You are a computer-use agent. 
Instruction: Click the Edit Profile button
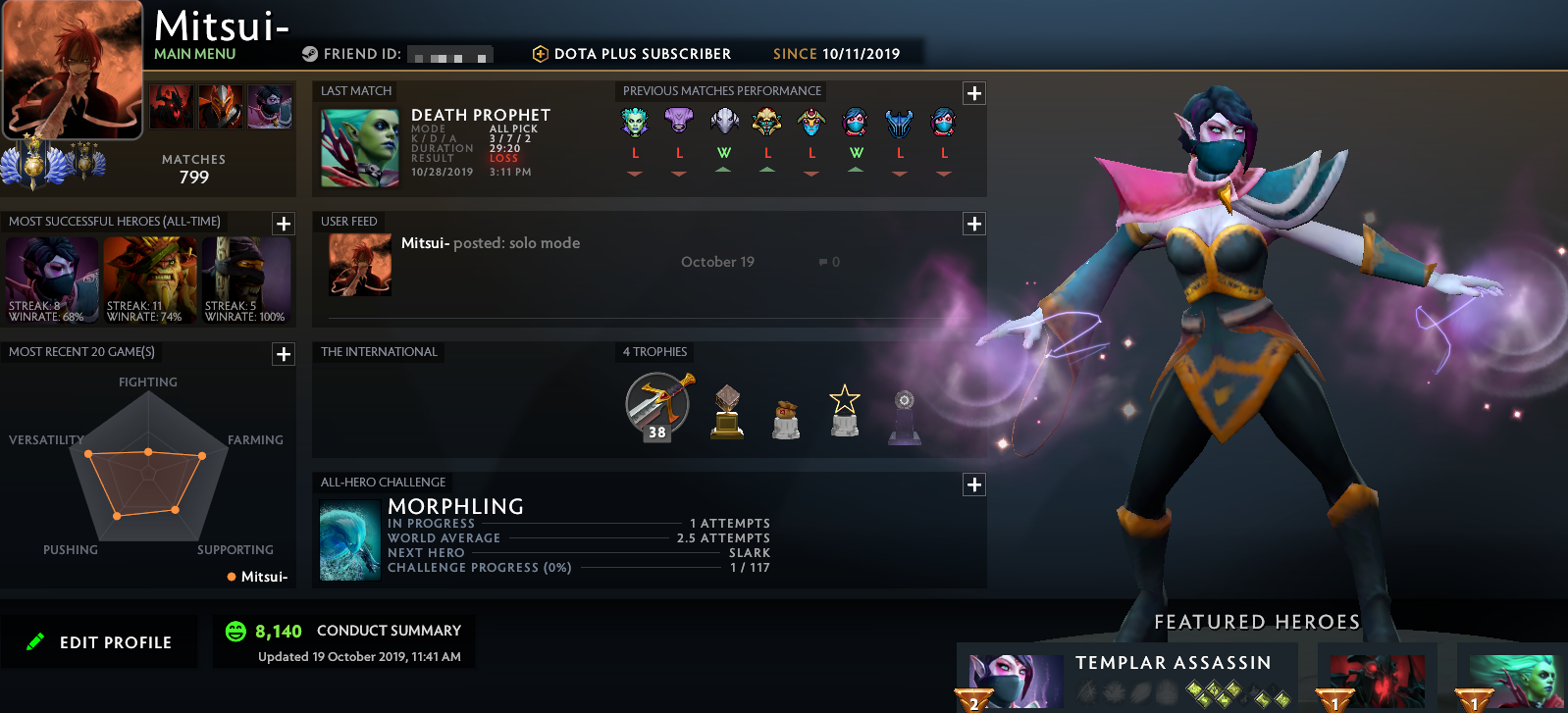click(99, 641)
